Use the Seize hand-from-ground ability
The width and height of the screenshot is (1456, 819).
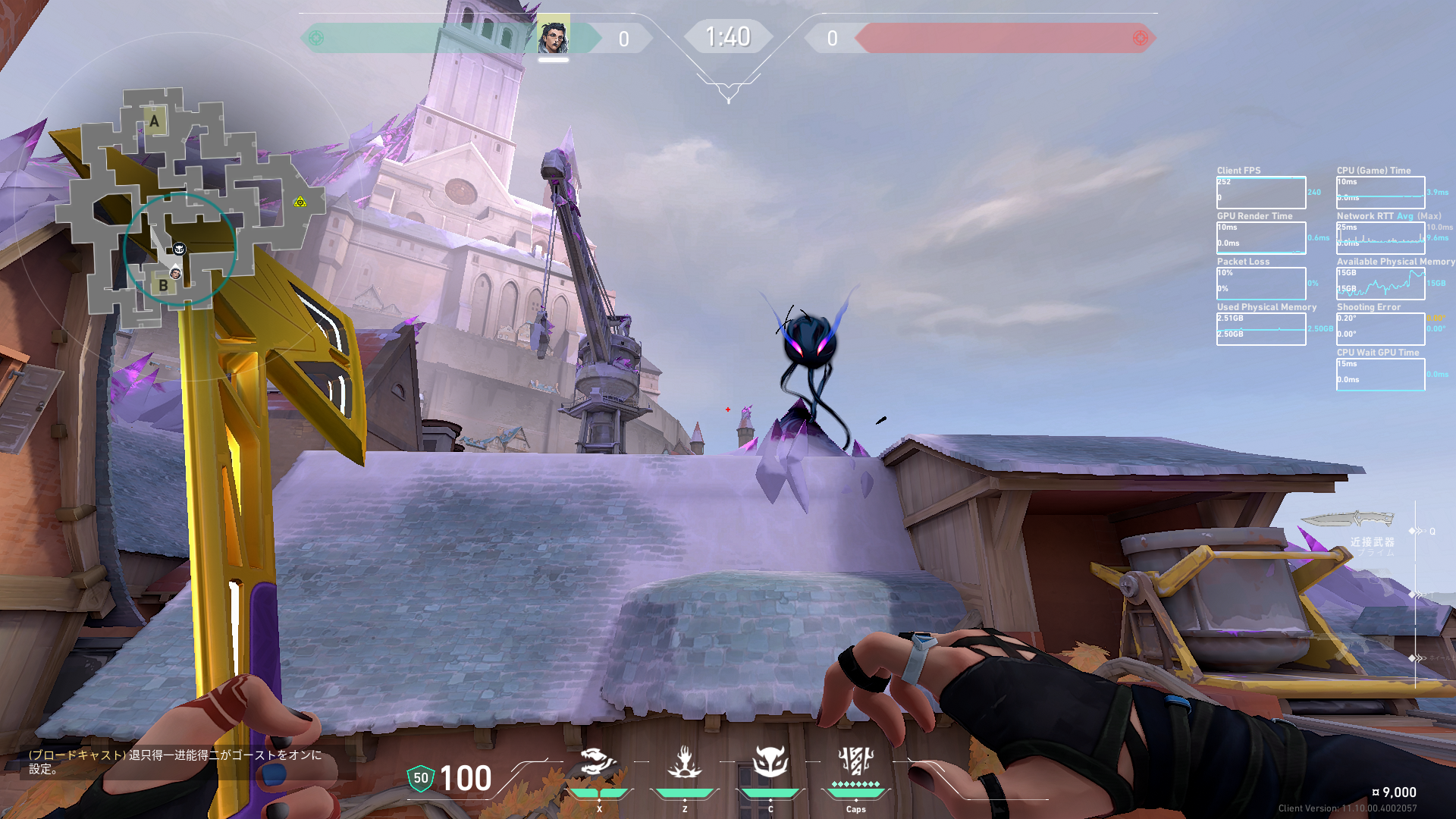(x=684, y=762)
